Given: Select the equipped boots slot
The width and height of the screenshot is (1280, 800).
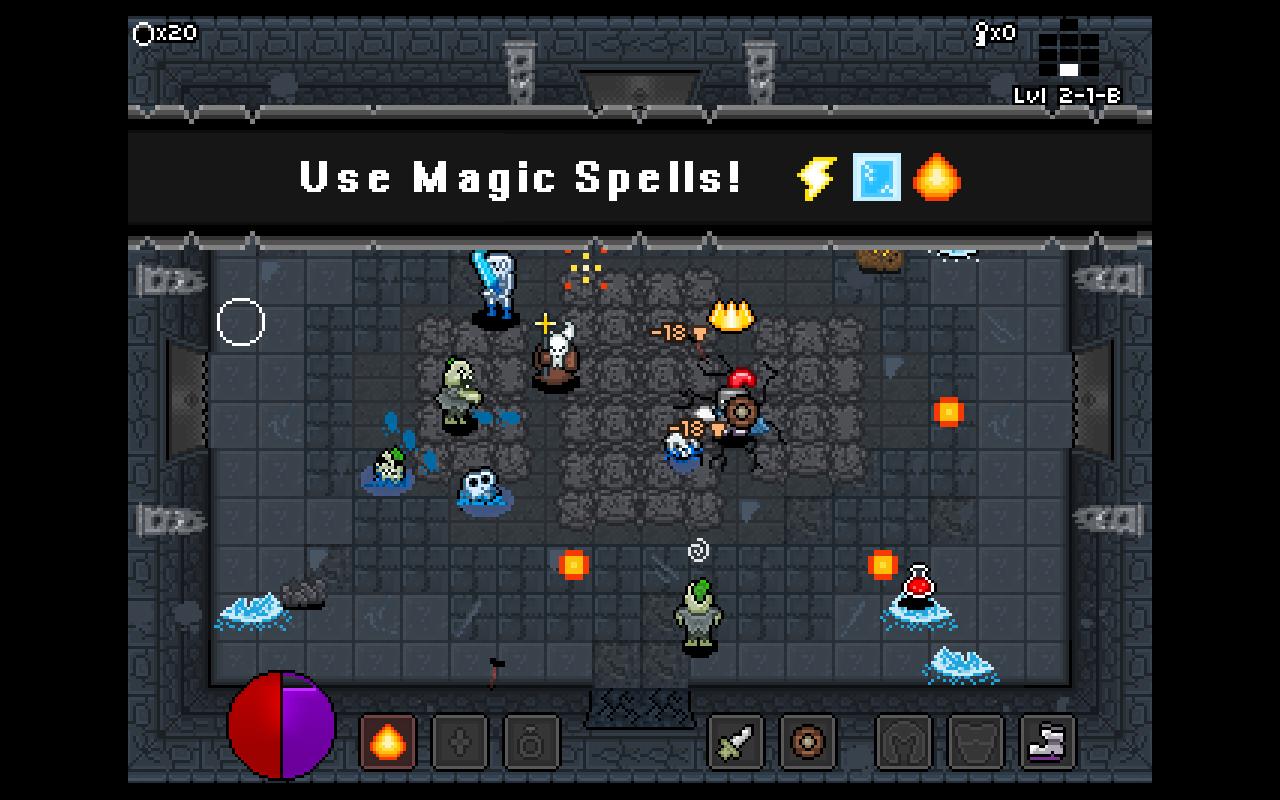Looking at the screenshot, I should pyautogui.click(x=1048, y=742).
